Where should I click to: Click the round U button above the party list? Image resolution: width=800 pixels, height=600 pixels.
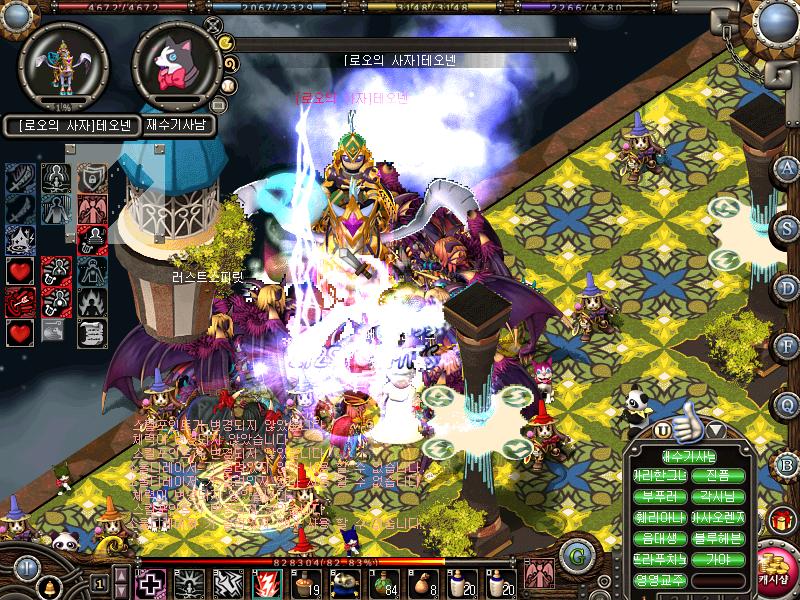coord(662,430)
